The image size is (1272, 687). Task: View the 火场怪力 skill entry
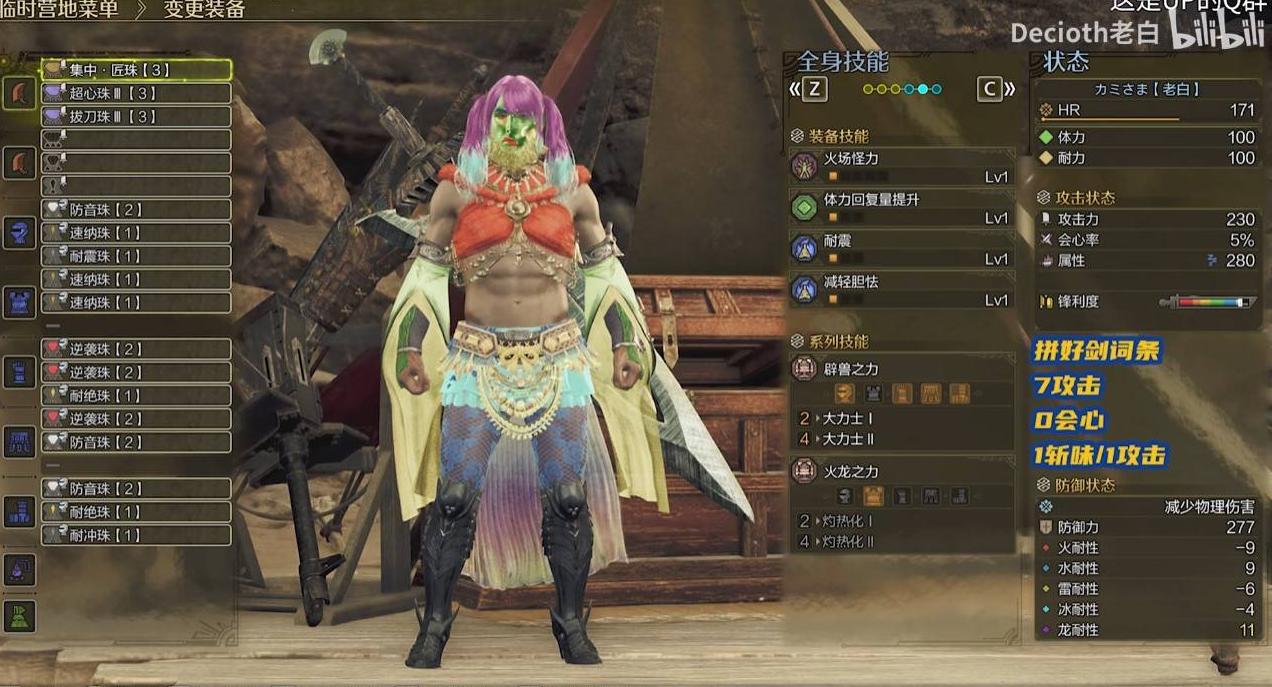[x=901, y=166]
